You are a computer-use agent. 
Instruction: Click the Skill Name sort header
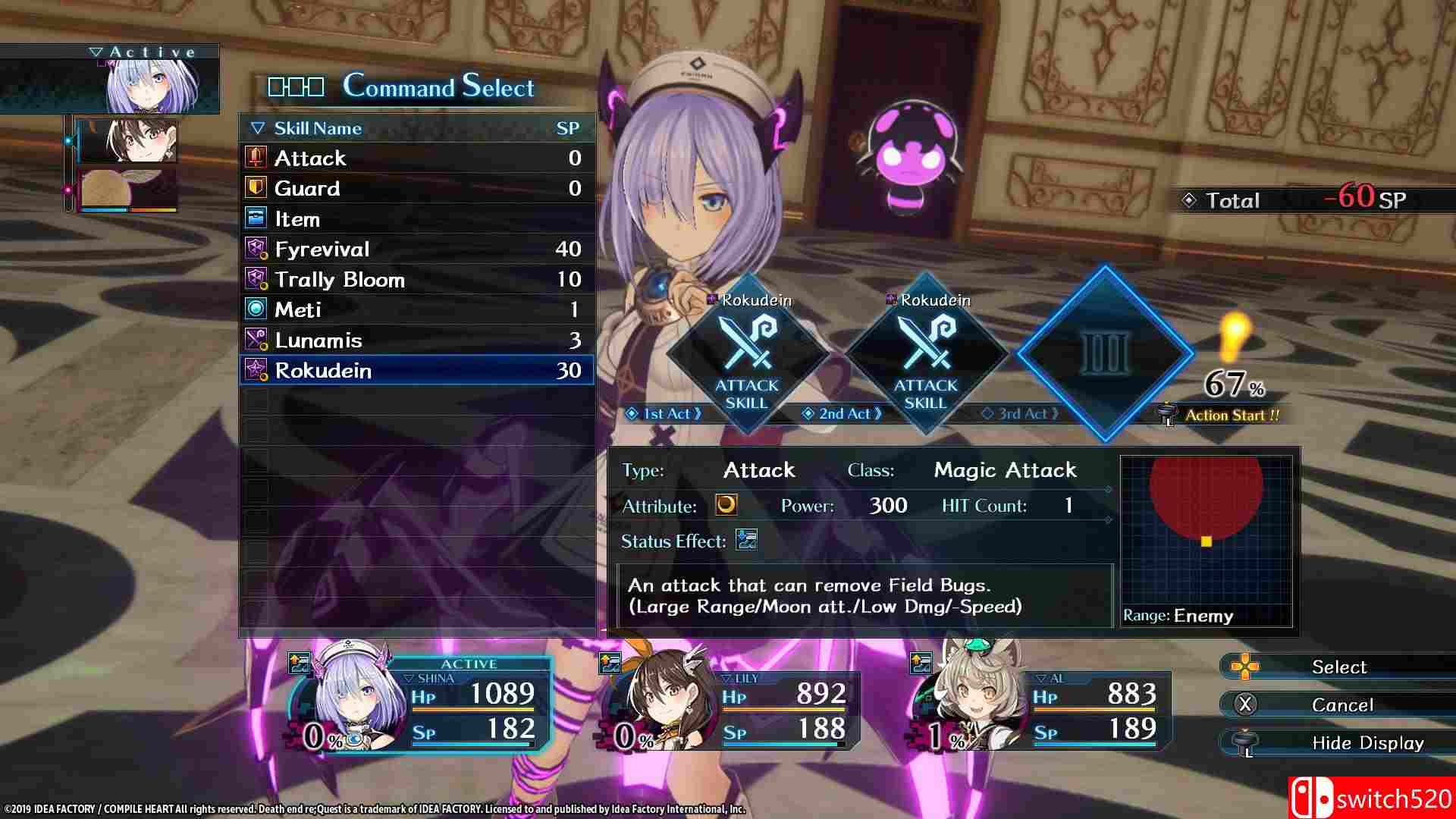tap(318, 128)
